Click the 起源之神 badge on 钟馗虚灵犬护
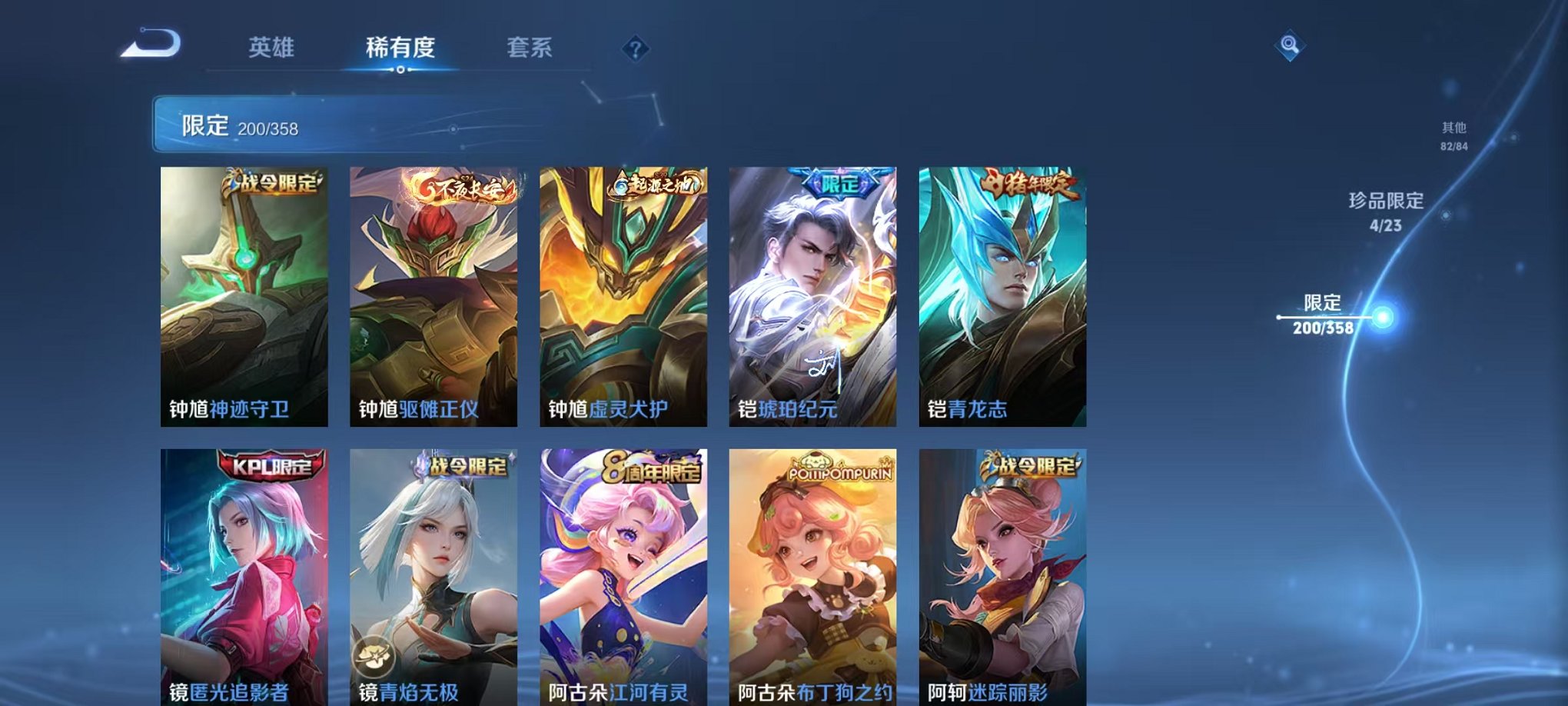The height and width of the screenshot is (706, 1568). tap(654, 183)
